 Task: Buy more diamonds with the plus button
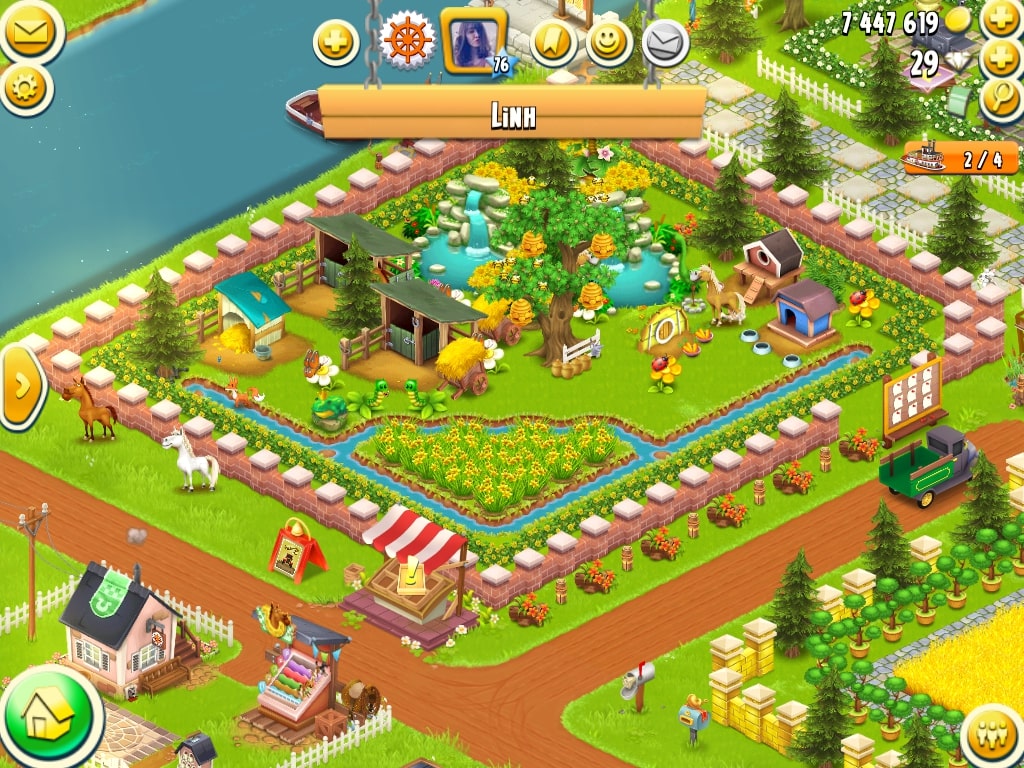[x=1001, y=59]
